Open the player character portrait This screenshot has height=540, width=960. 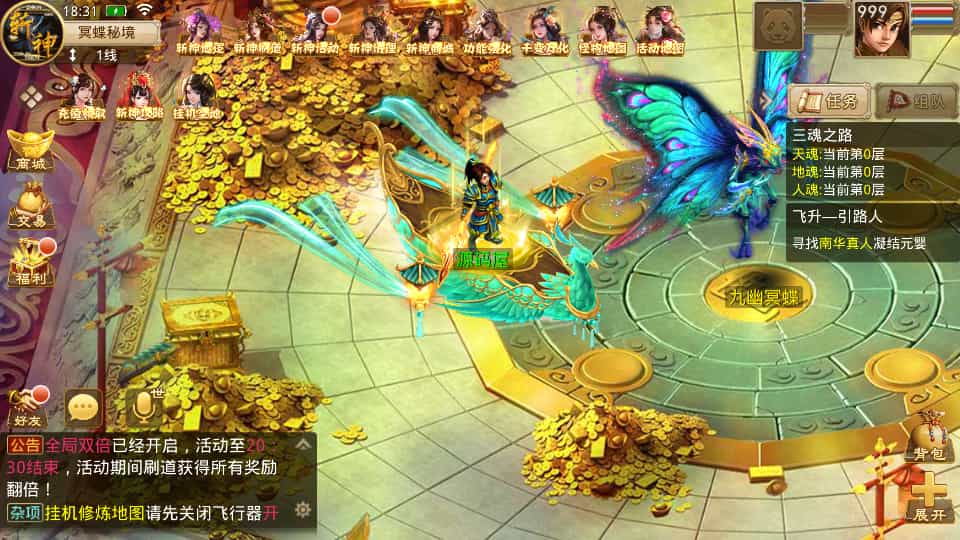(880, 28)
